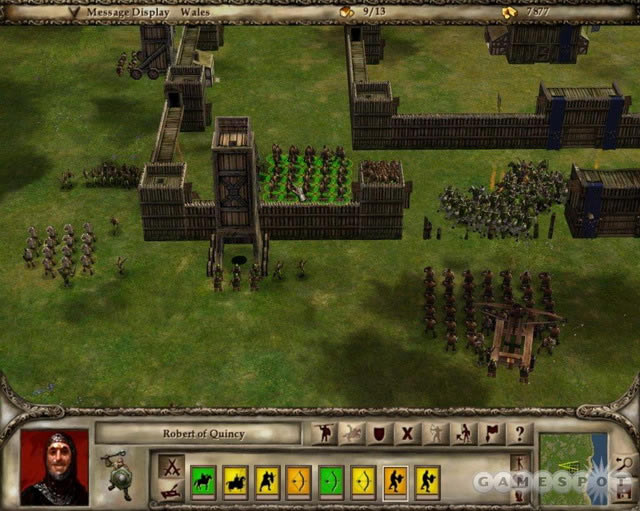Select Robert of Quincy's portrait
The image size is (640, 511).
54,466
